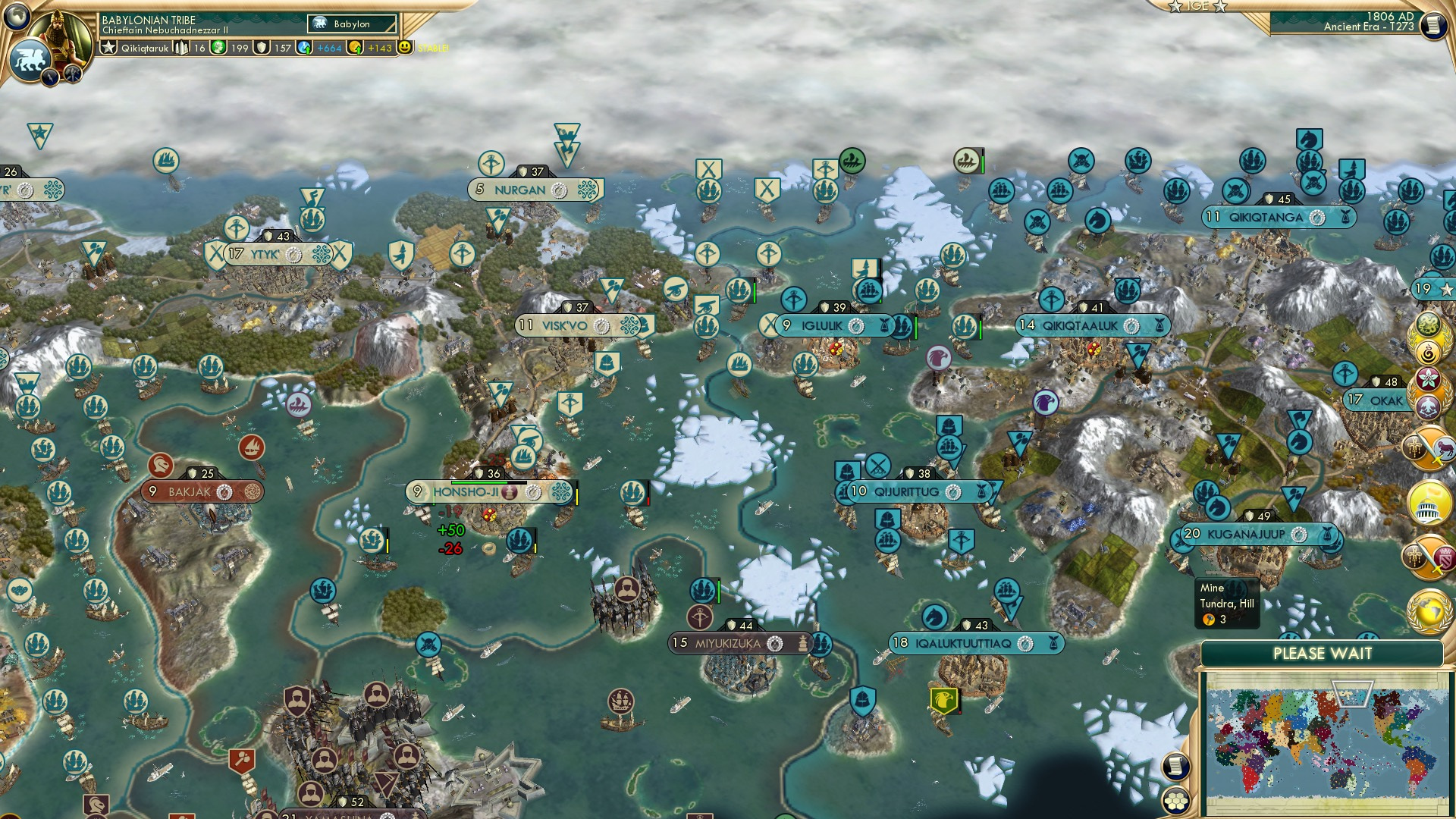Click the faith shield showing 157
This screenshot has height=819, width=1456.
tap(262, 47)
